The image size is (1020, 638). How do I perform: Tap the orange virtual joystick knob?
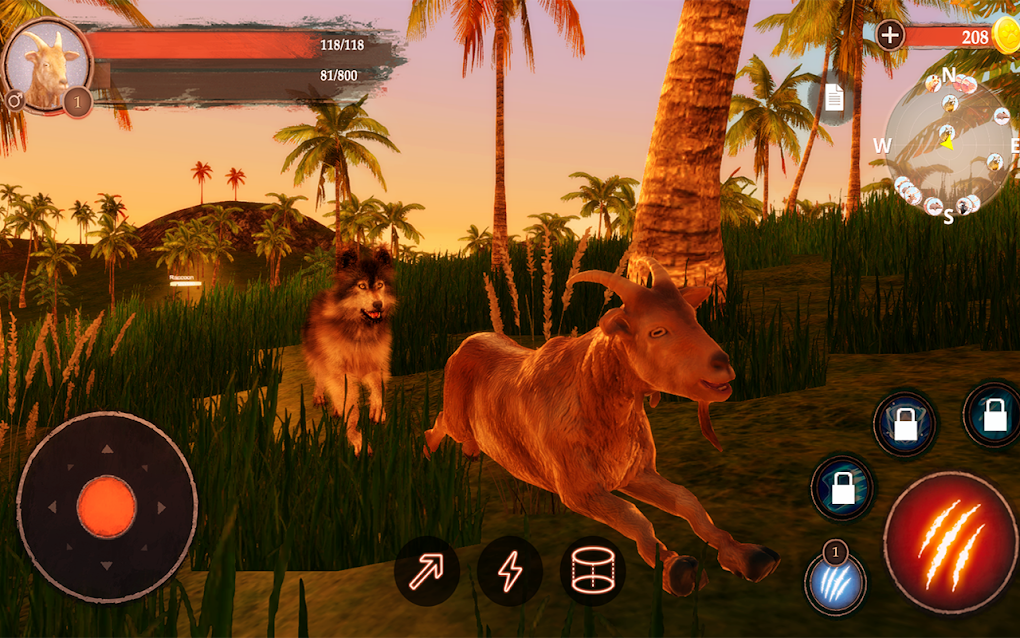coord(106,506)
